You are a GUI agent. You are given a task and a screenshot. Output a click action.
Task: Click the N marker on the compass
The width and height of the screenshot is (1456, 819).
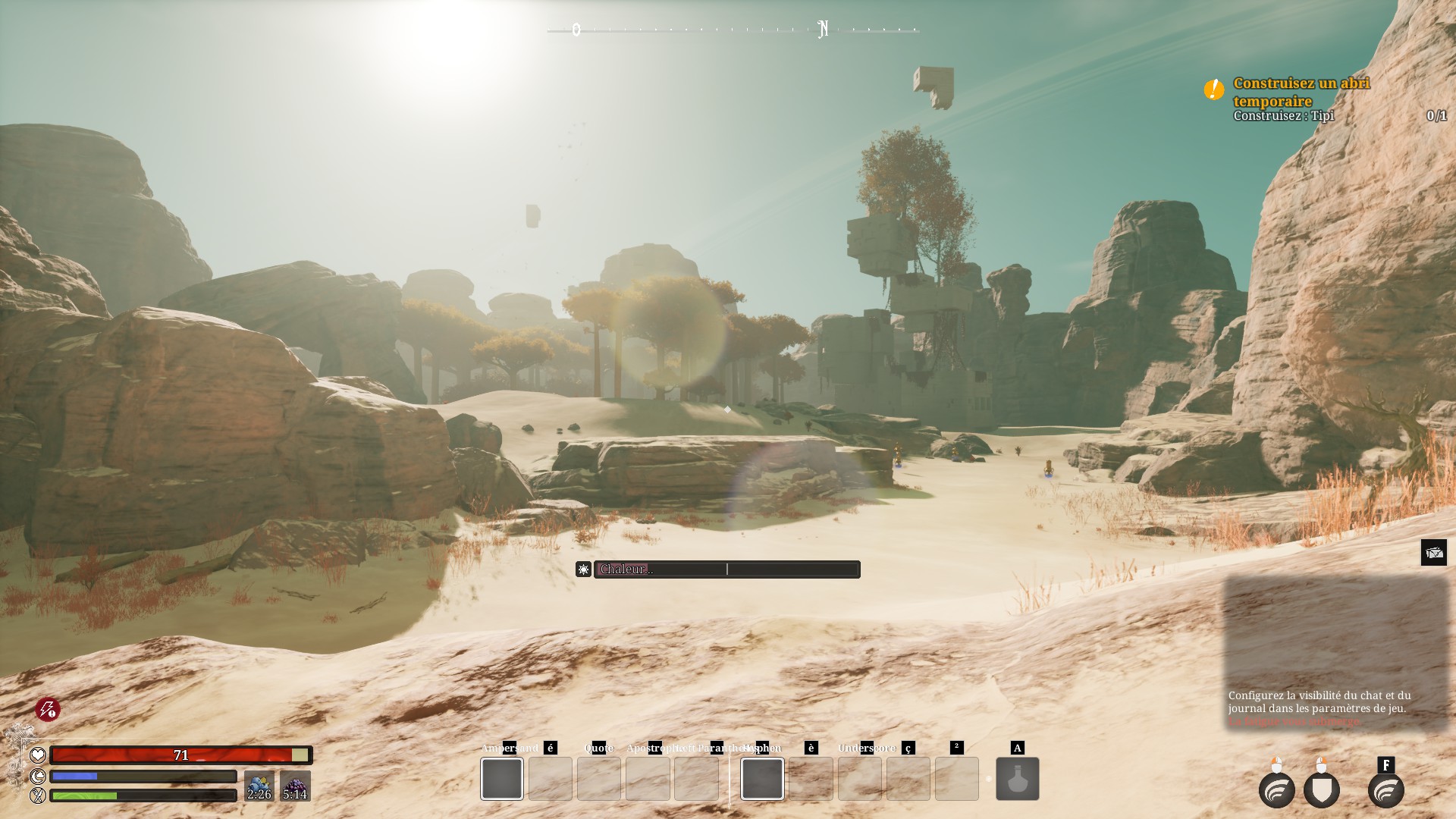tap(823, 30)
